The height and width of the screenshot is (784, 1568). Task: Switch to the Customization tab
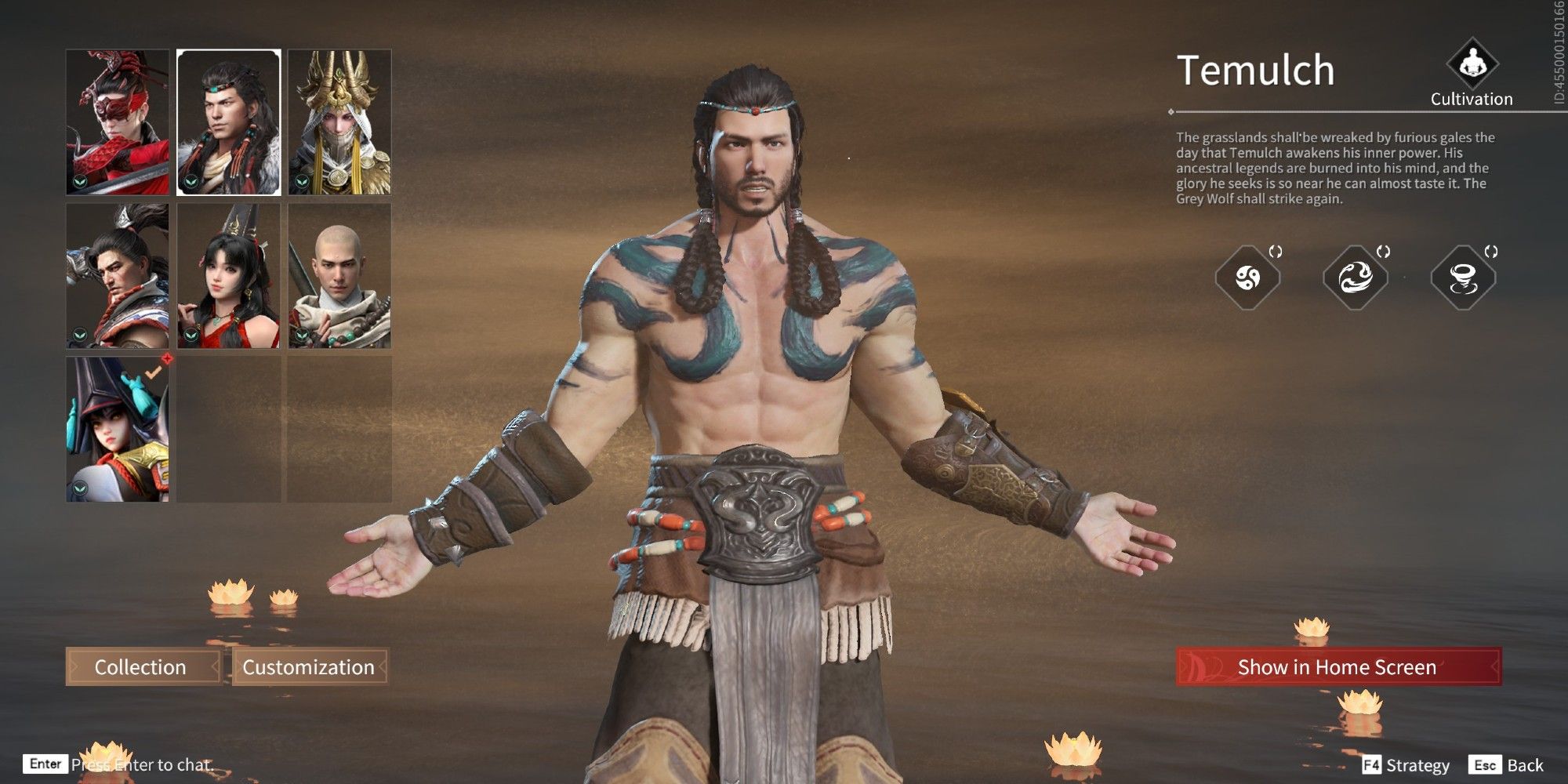pos(309,667)
